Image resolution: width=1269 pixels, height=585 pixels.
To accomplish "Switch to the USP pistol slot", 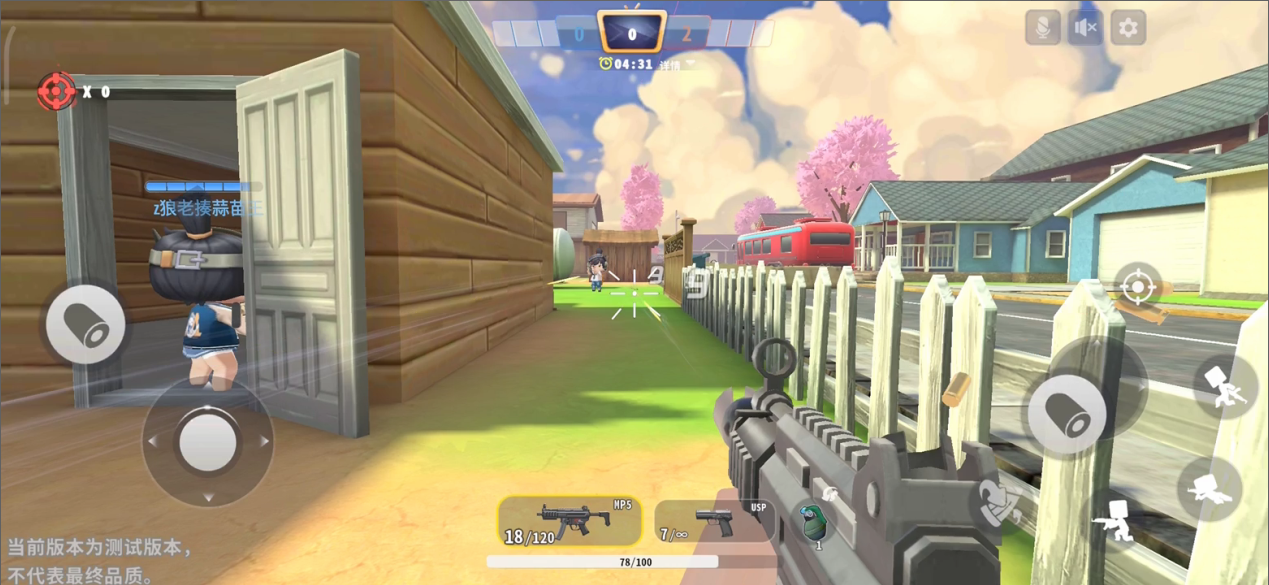I will (714, 521).
